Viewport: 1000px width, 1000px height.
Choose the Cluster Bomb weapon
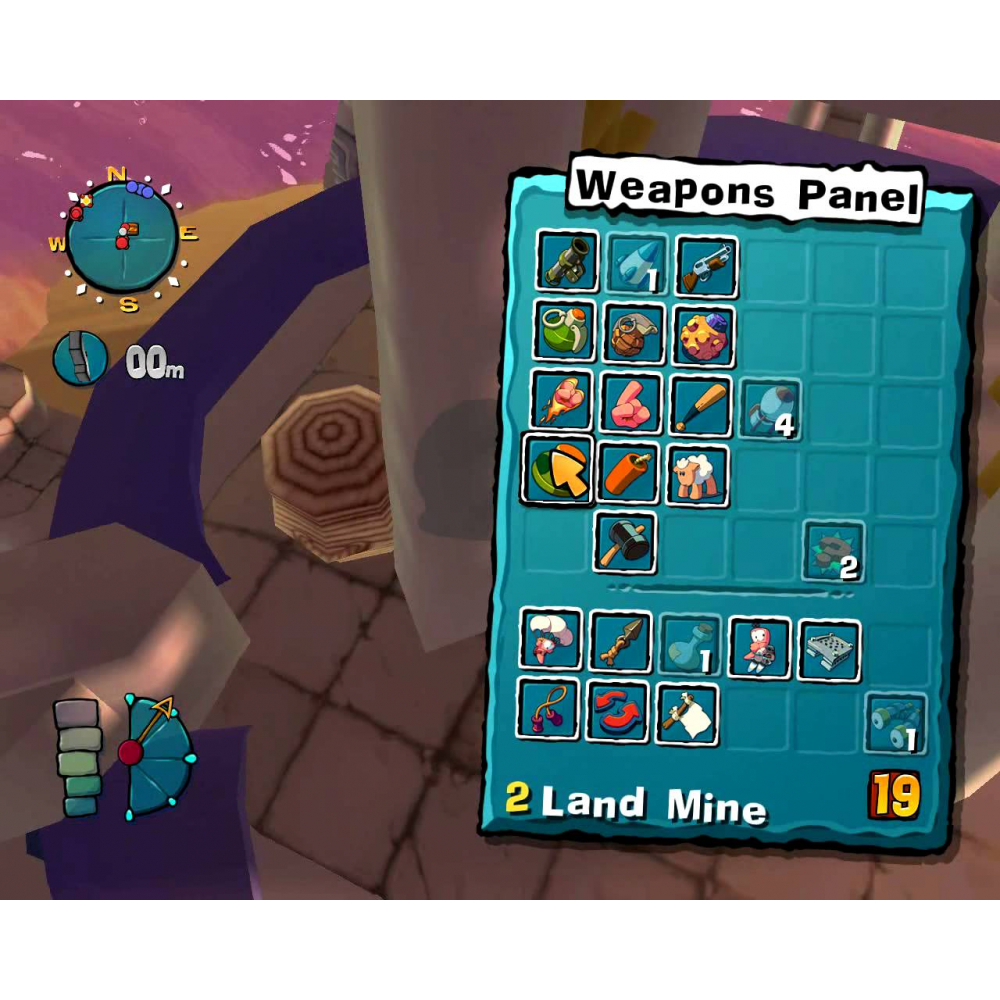point(705,337)
